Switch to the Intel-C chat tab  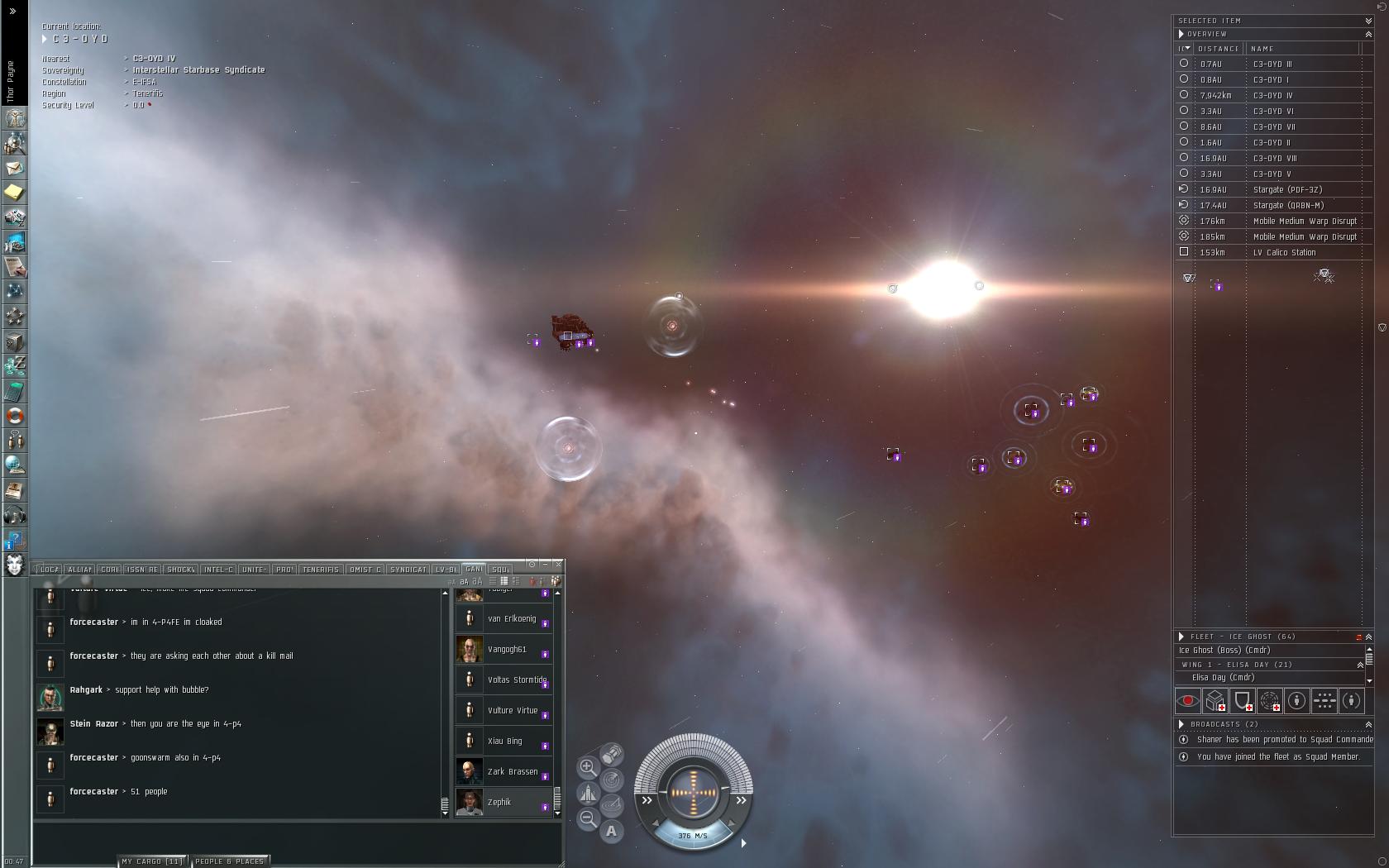point(218,570)
